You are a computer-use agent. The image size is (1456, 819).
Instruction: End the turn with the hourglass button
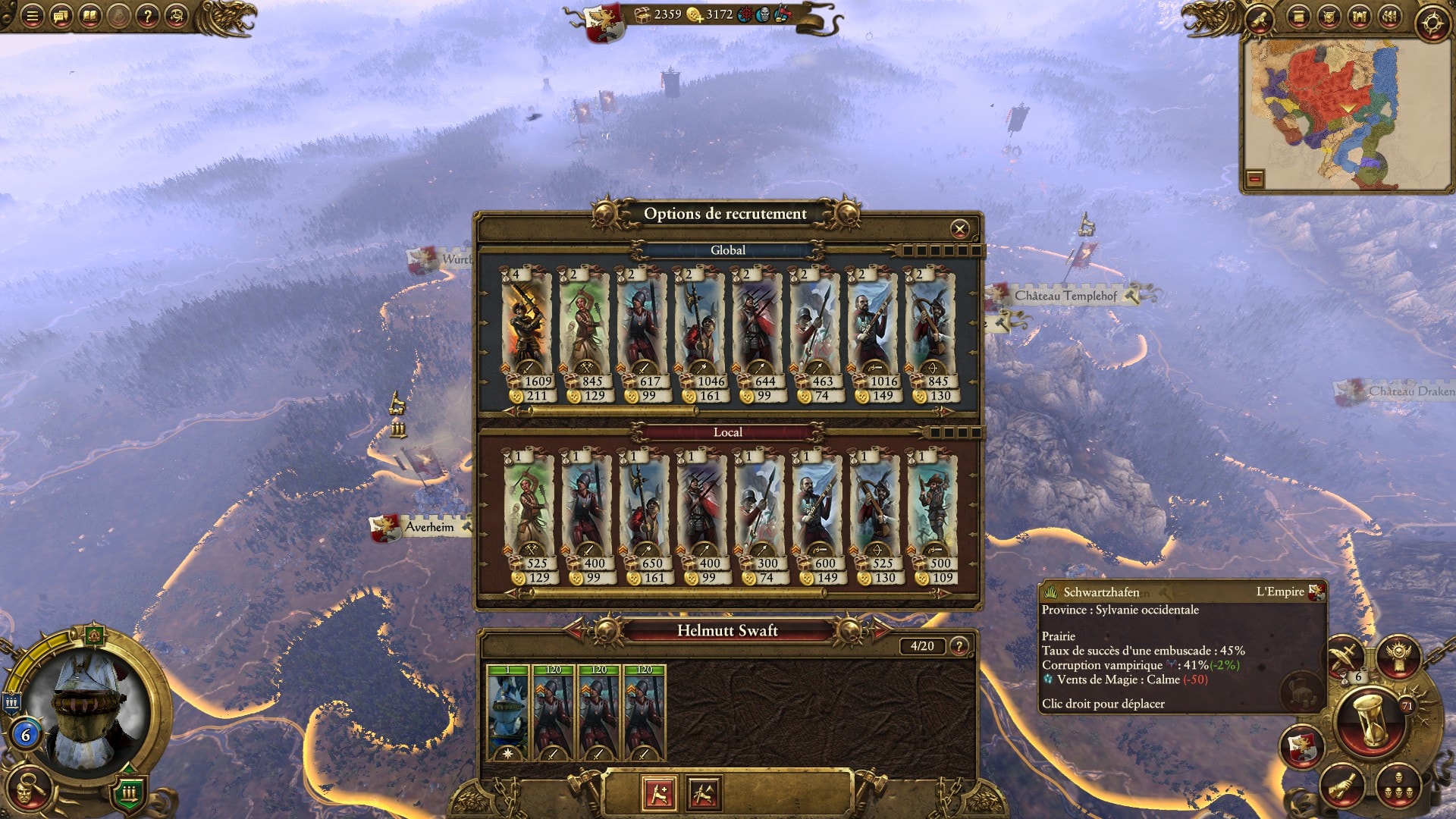(1371, 720)
